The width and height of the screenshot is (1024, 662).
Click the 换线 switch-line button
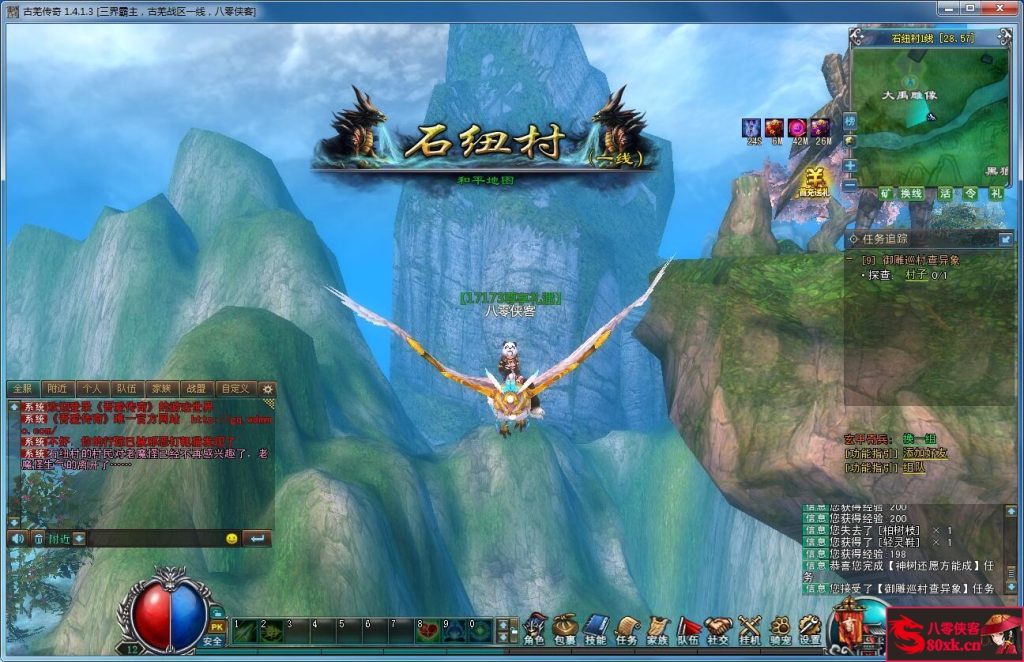pyautogui.click(x=911, y=193)
